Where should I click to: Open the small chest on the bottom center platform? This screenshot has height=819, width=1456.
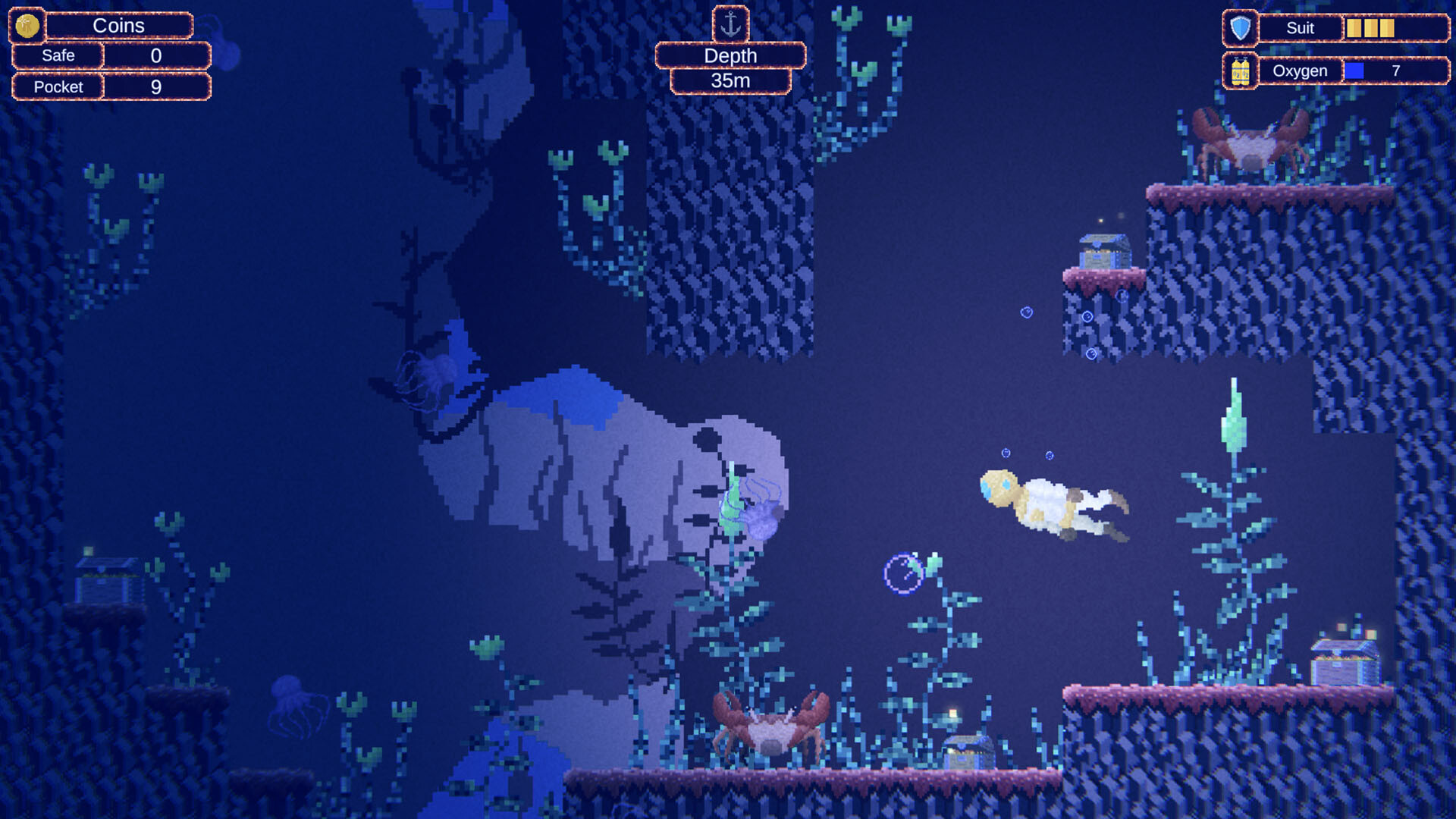pyautogui.click(x=967, y=751)
